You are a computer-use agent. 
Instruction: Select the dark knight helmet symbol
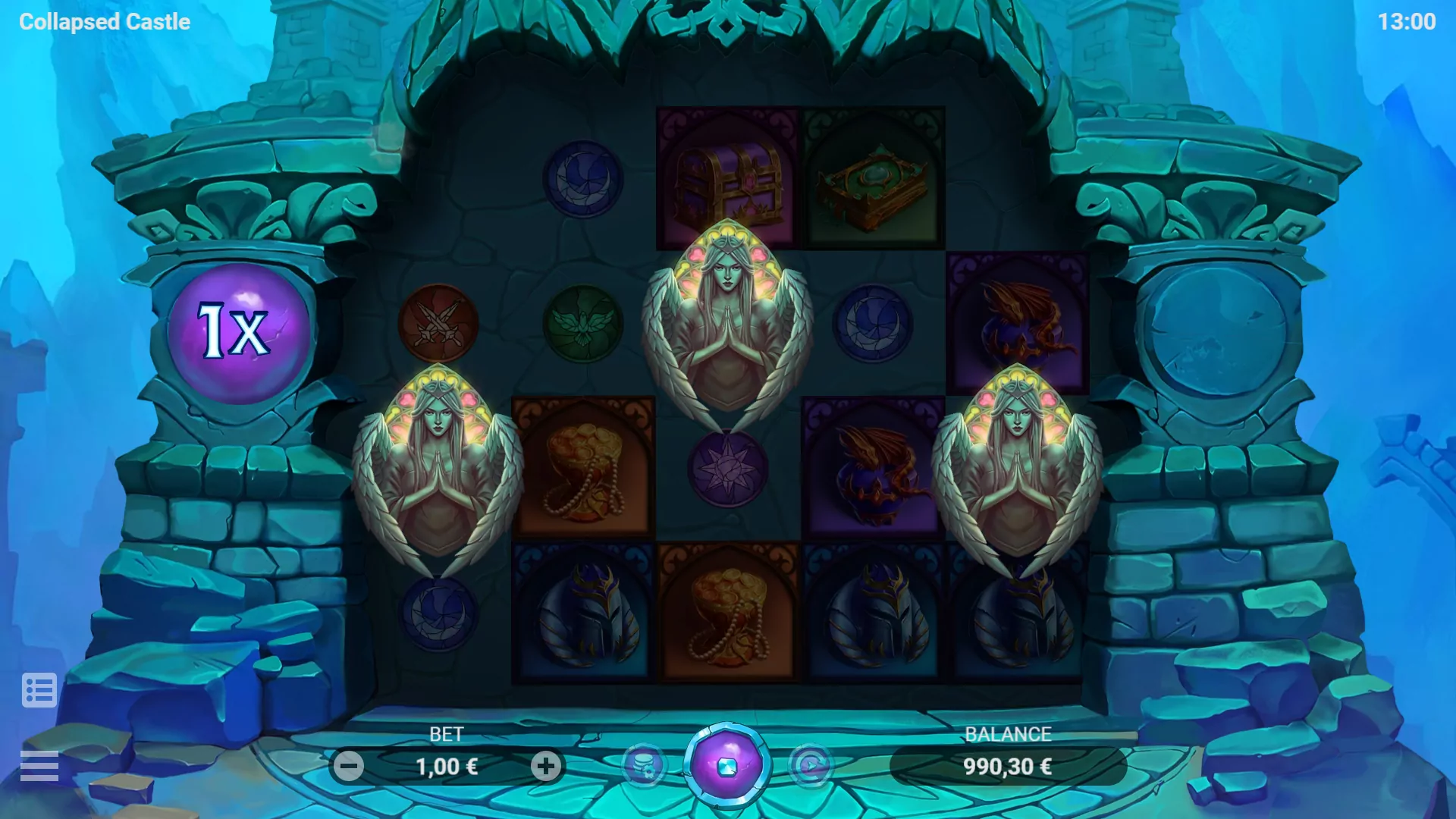[x=584, y=614]
